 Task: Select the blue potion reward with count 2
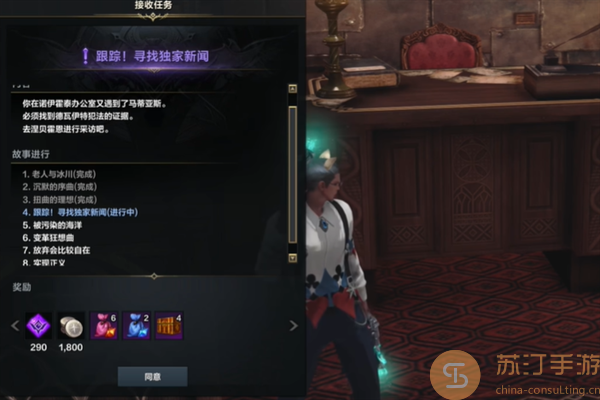pos(136,325)
